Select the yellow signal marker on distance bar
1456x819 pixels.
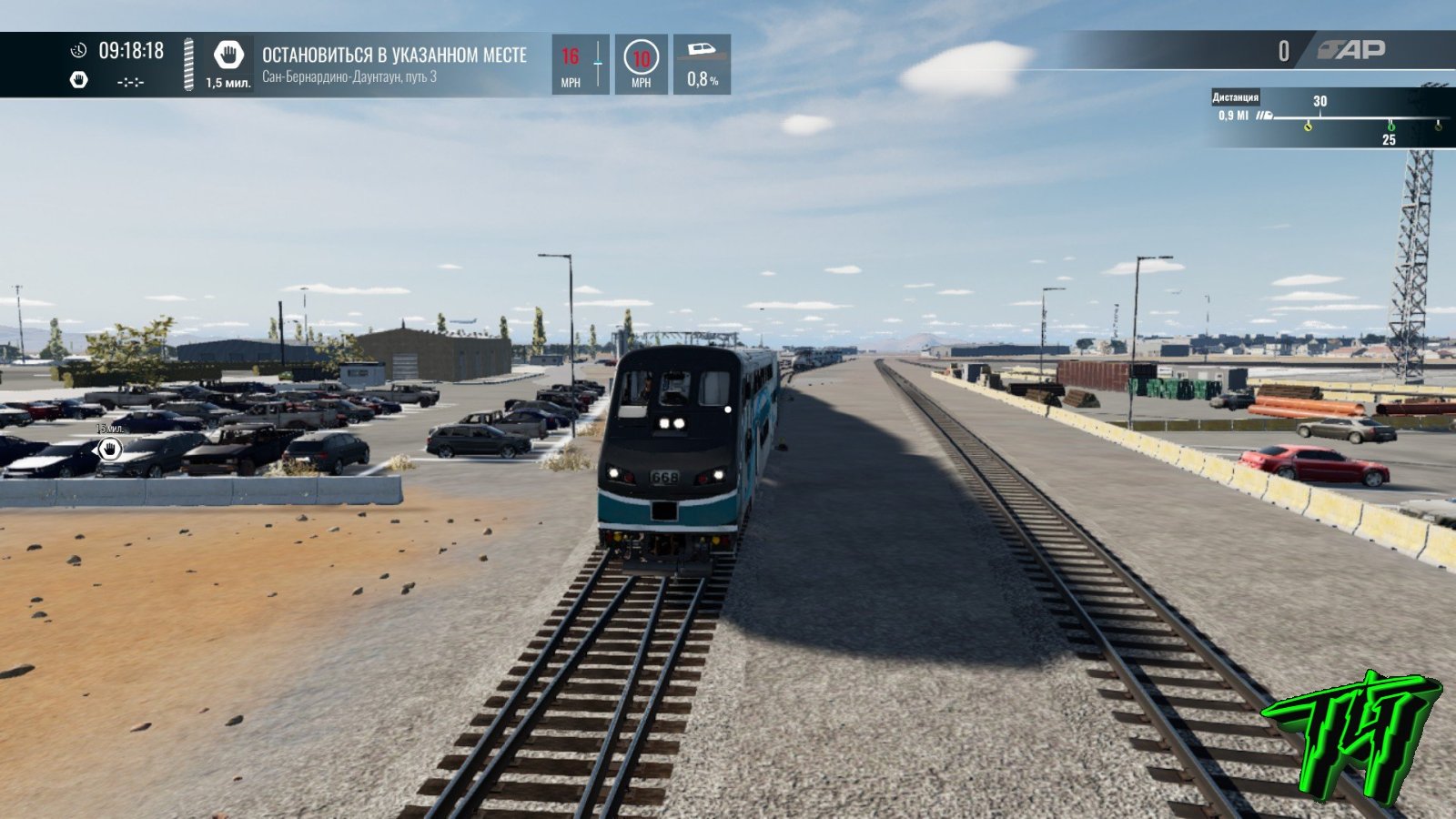pos(1309,126)
